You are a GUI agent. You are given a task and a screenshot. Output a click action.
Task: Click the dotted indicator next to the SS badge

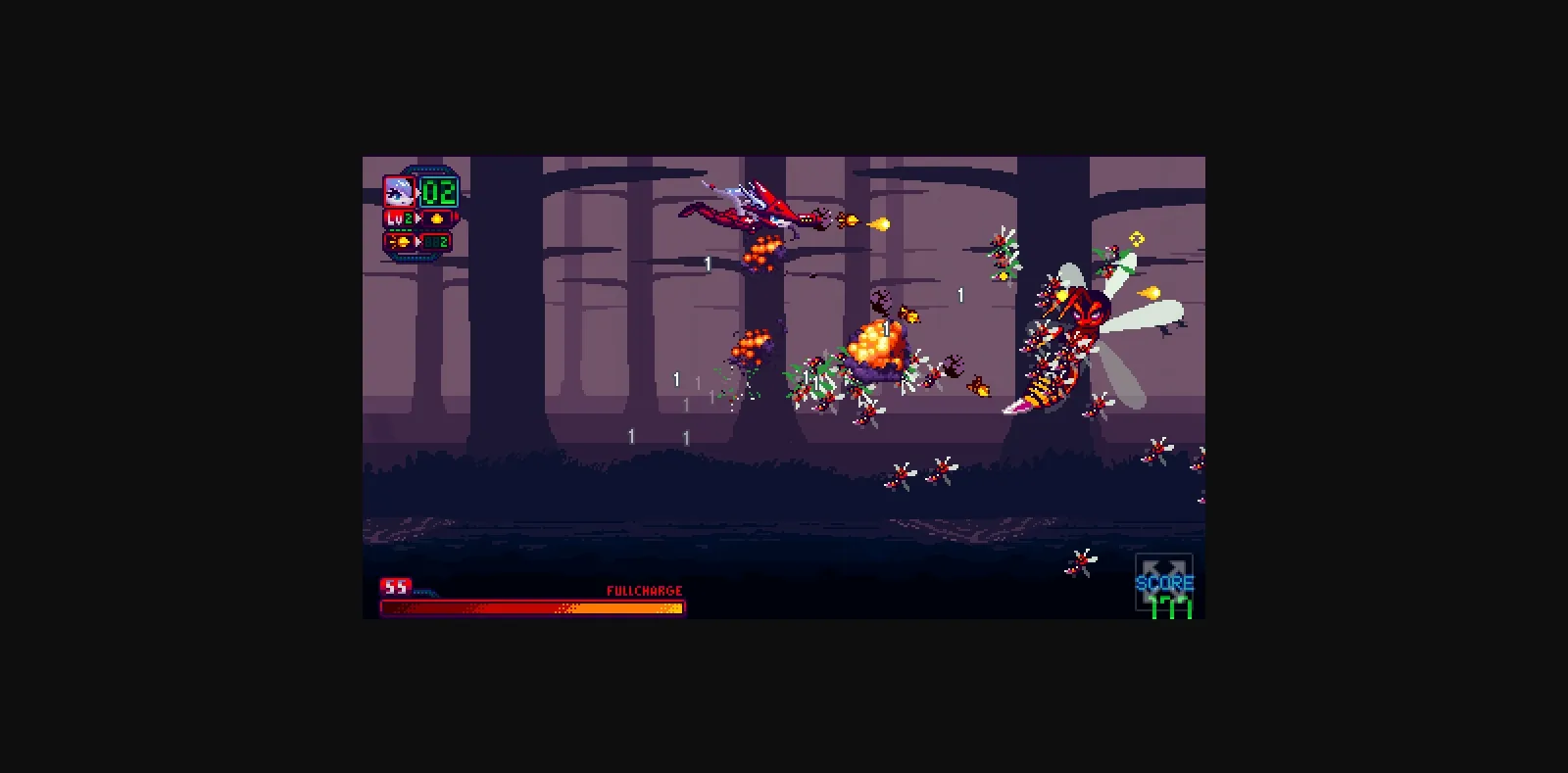(424, 591)
